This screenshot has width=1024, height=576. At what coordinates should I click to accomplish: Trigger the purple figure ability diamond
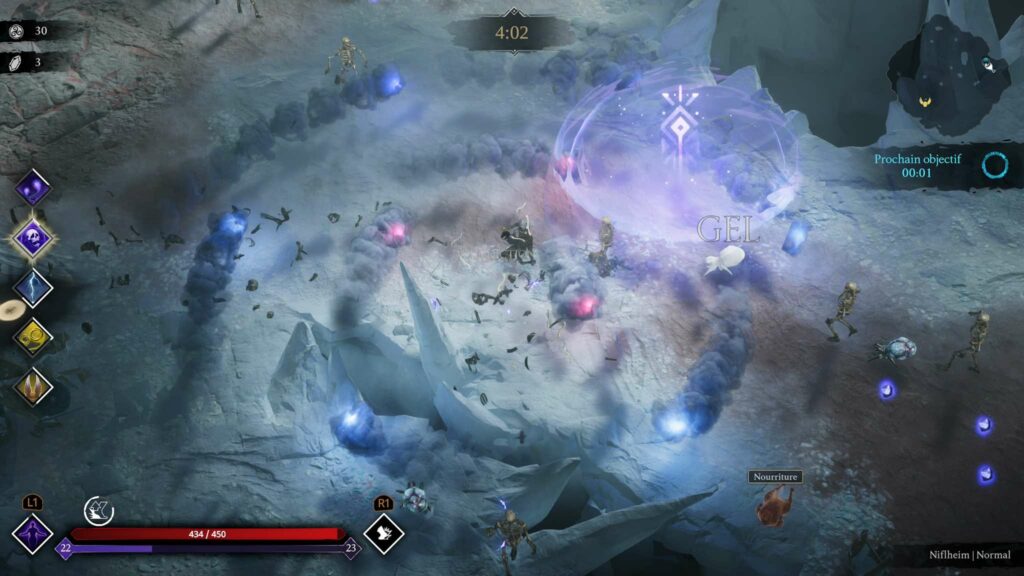coord(32,532)
